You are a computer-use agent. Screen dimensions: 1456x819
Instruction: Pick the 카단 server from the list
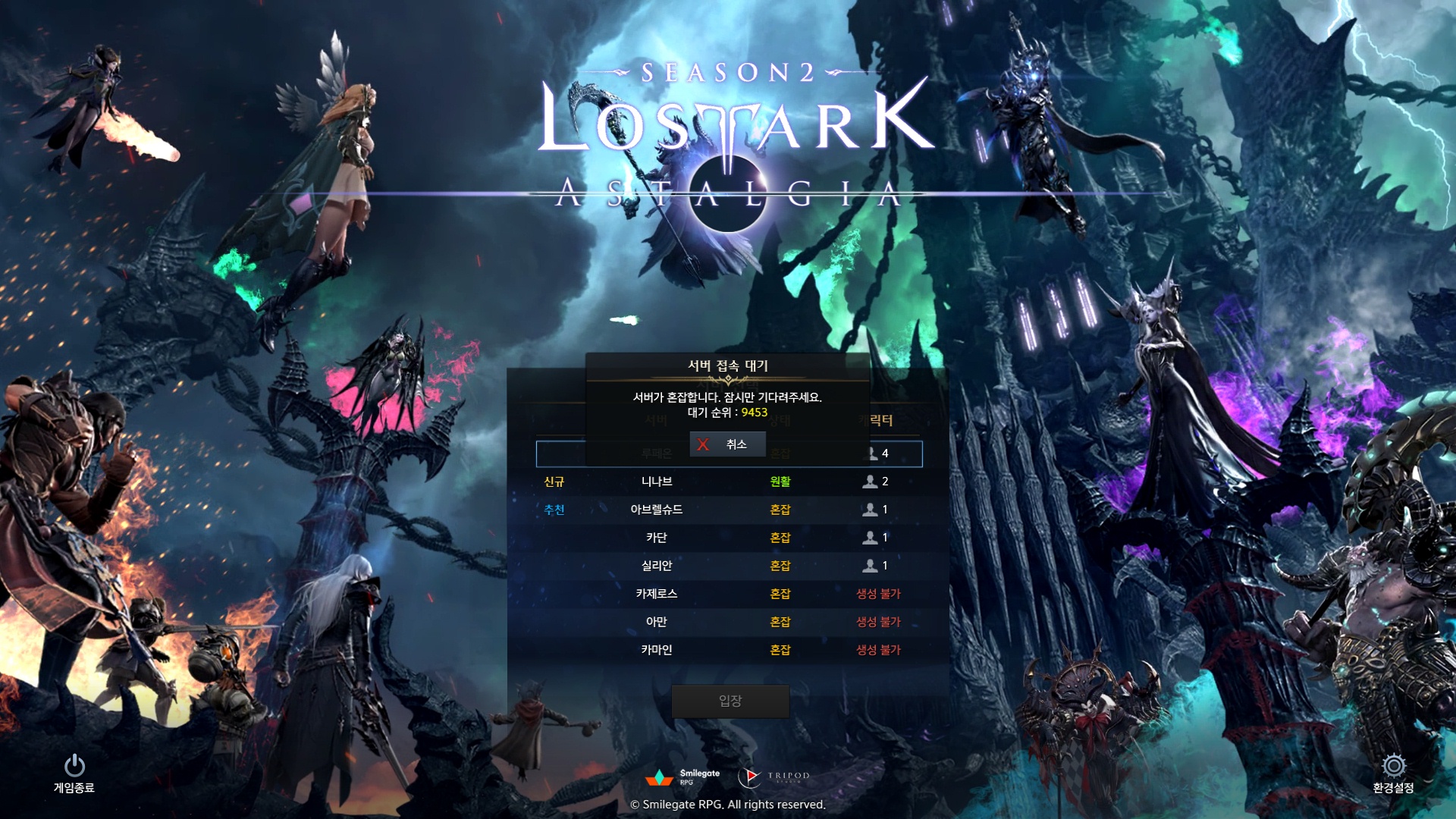point(657,538)
